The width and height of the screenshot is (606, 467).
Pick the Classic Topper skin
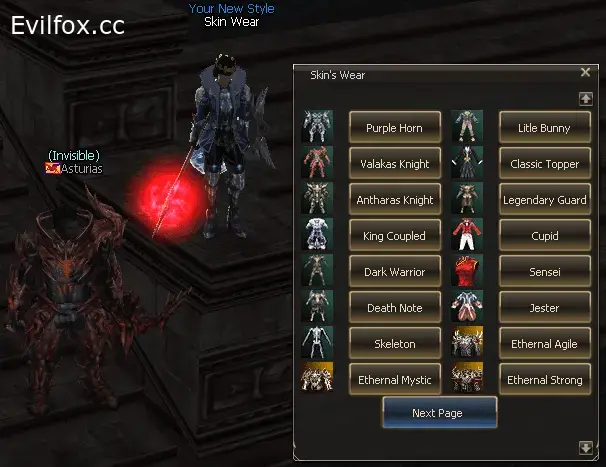(544, 164)
